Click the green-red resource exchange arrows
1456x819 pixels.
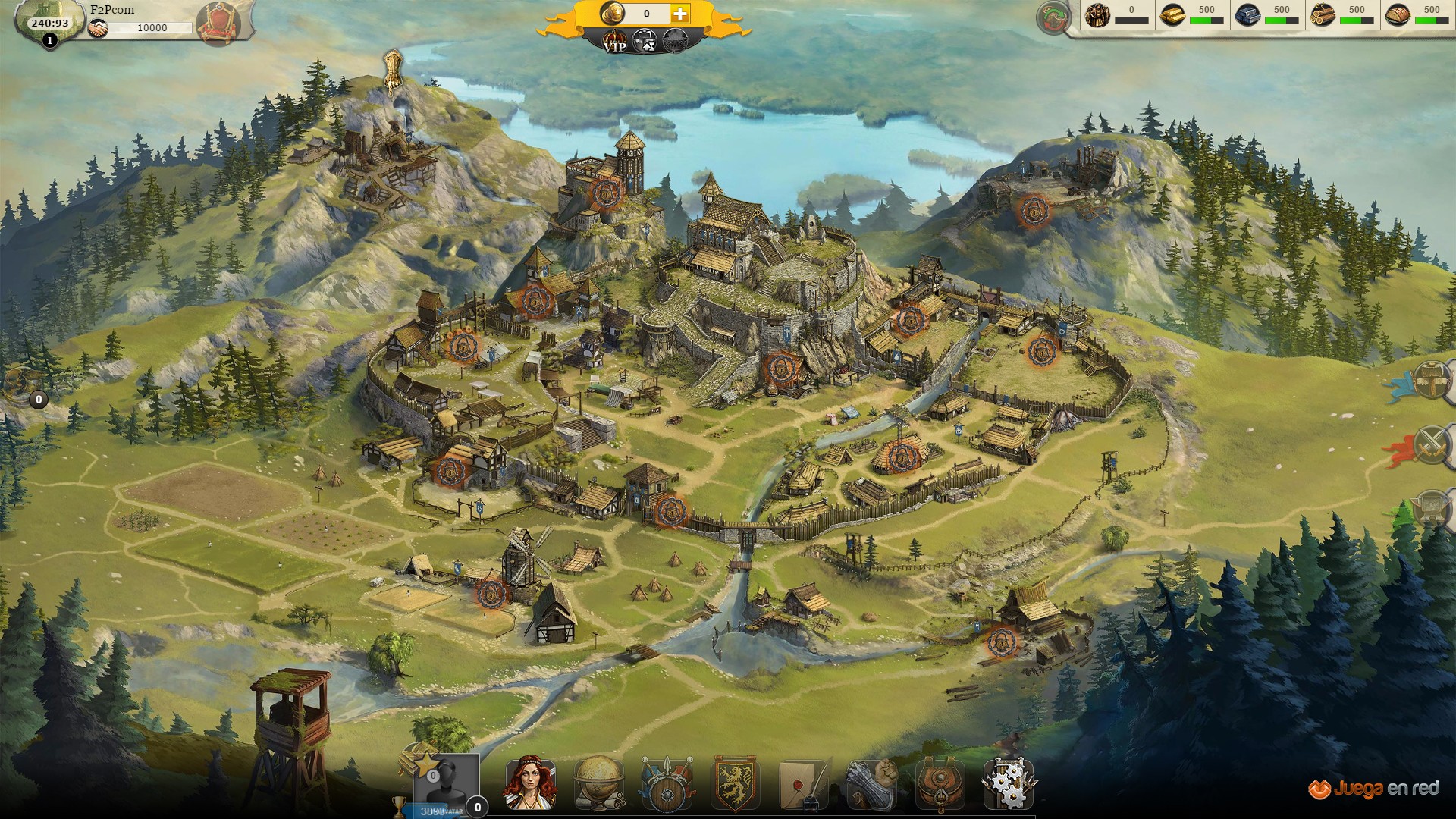(1053, 17)
